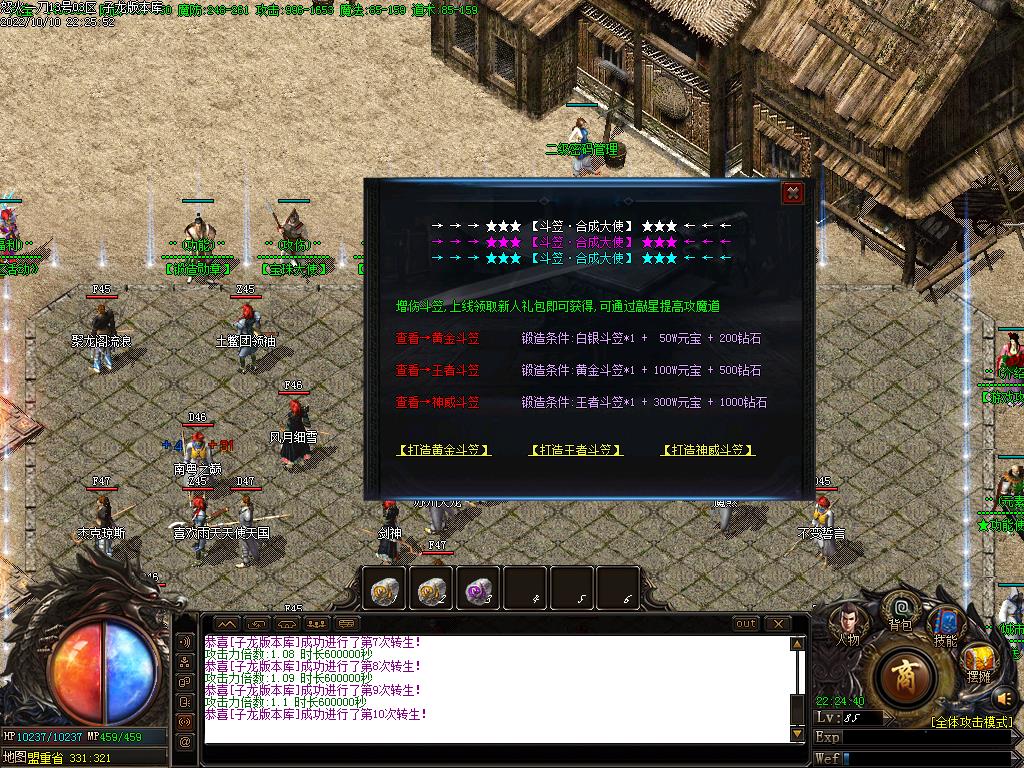Open the 摆摊 stall treasure chest
Viewport: 1024px width, 768px height.
click(978, 662)
